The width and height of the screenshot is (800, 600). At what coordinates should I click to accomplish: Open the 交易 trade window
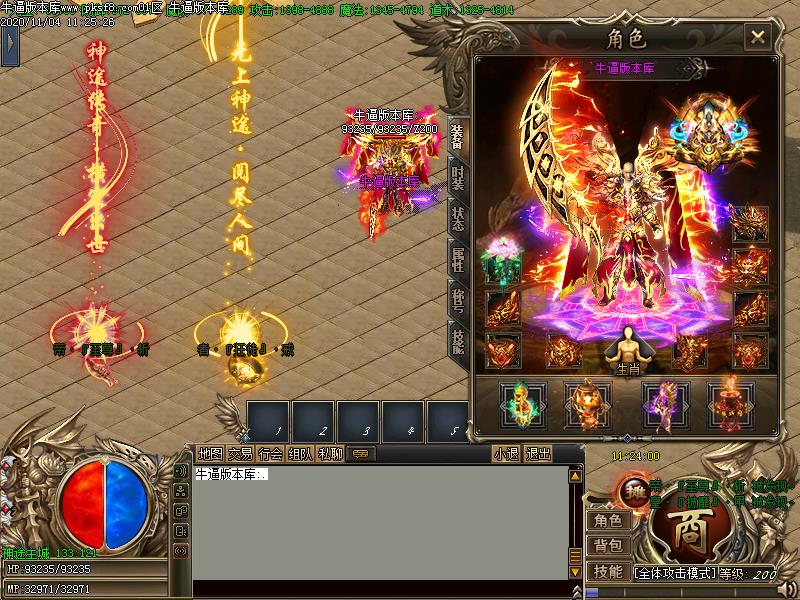[x=240, y=454]
